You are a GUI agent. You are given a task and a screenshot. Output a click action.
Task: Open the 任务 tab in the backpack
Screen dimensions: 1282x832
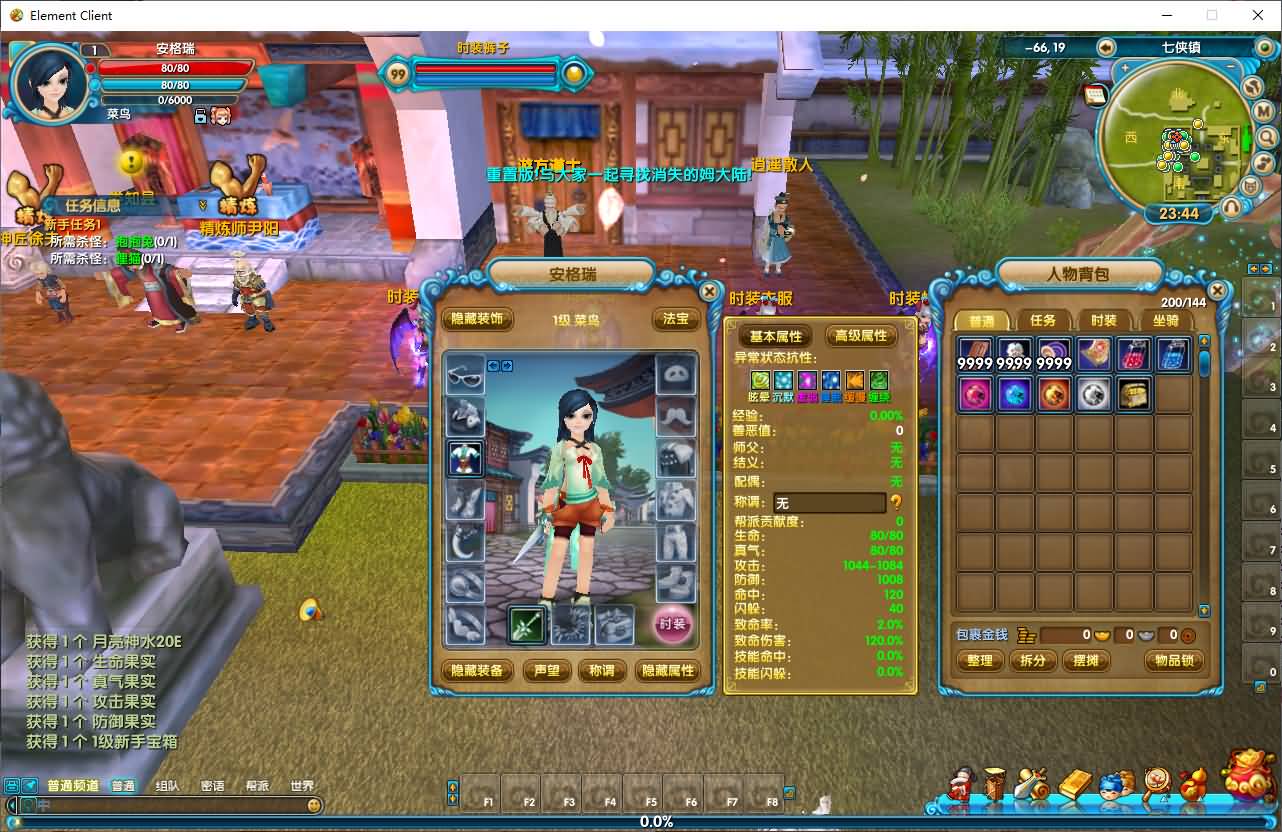tap(1043, 320)
